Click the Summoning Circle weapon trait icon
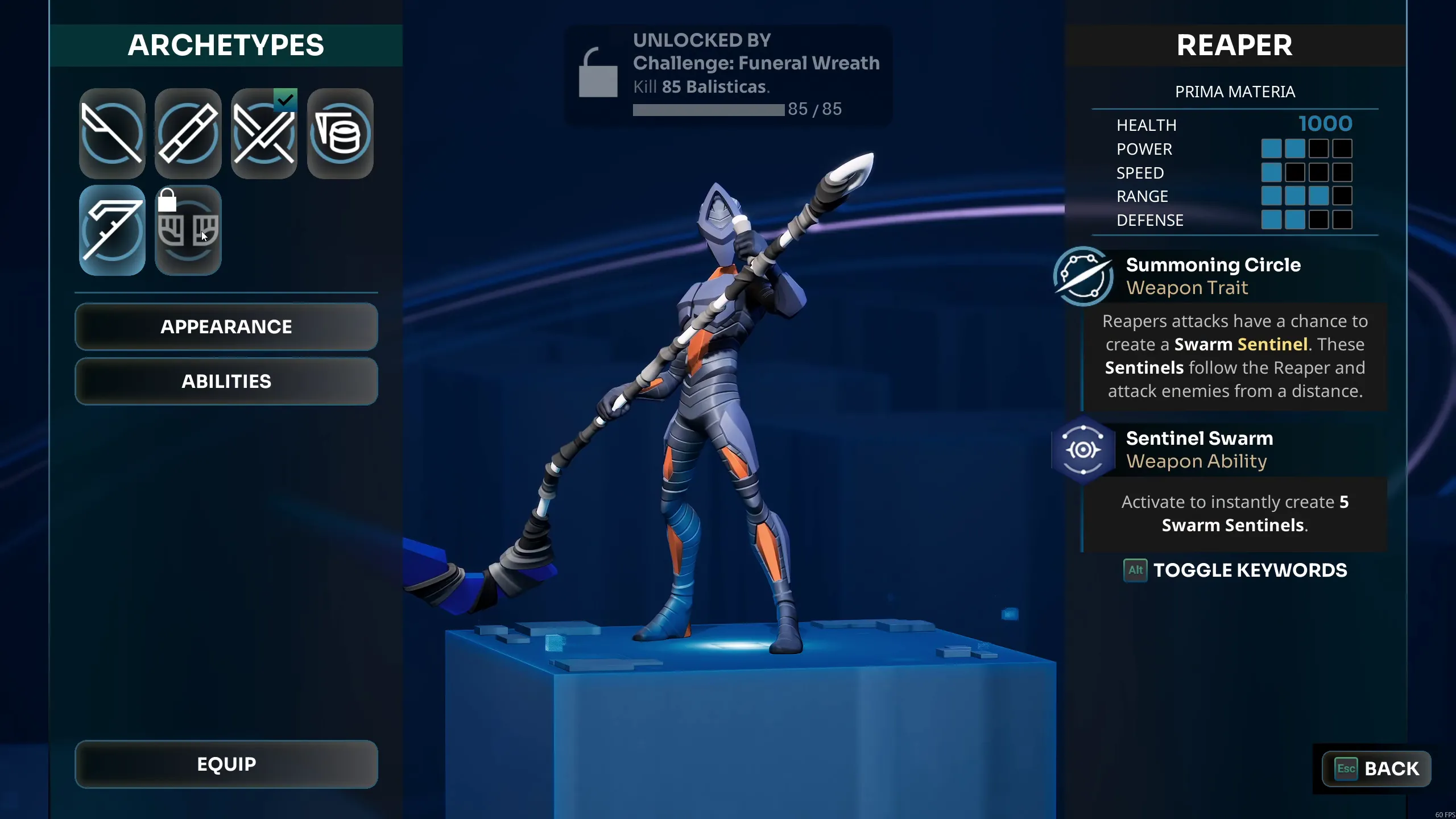Screen dimensions: 1456x819 click(x=1082, y=277)
